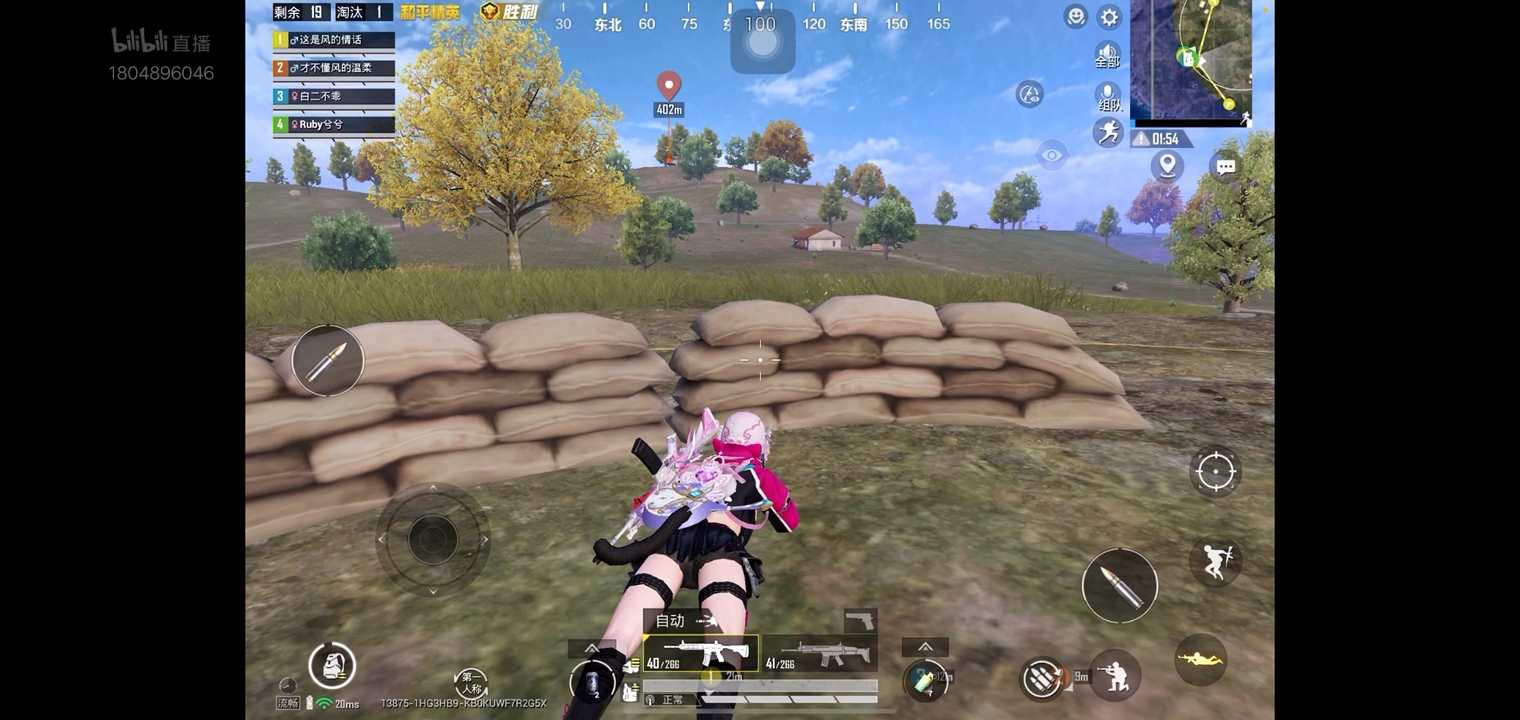This screenshot has height=720, width=1520.
Task: Open the backpack inventory
Action: point(332,665)
